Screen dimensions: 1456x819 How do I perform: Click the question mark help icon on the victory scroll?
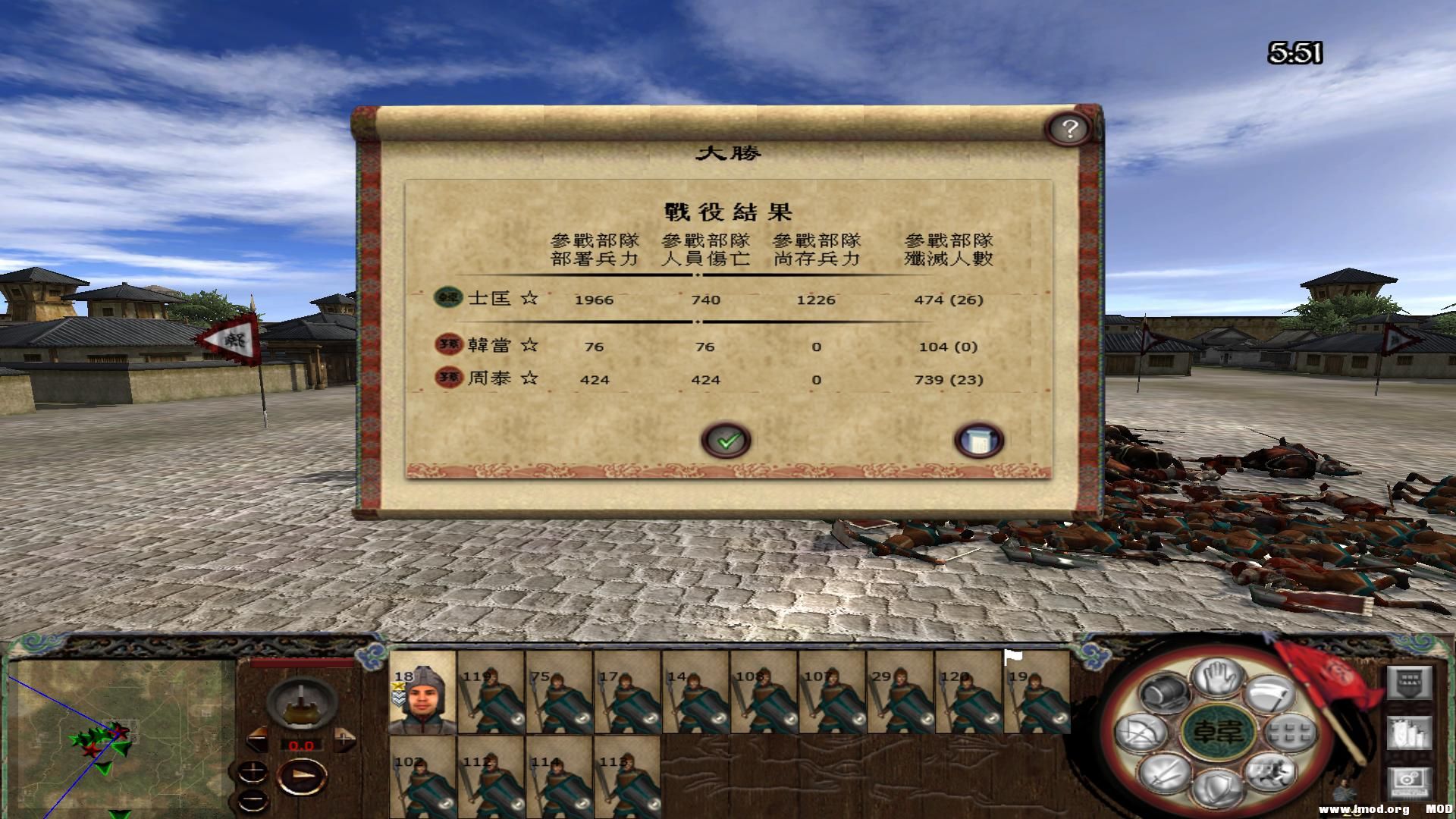pyautogui.click(x=1069, y=130)
